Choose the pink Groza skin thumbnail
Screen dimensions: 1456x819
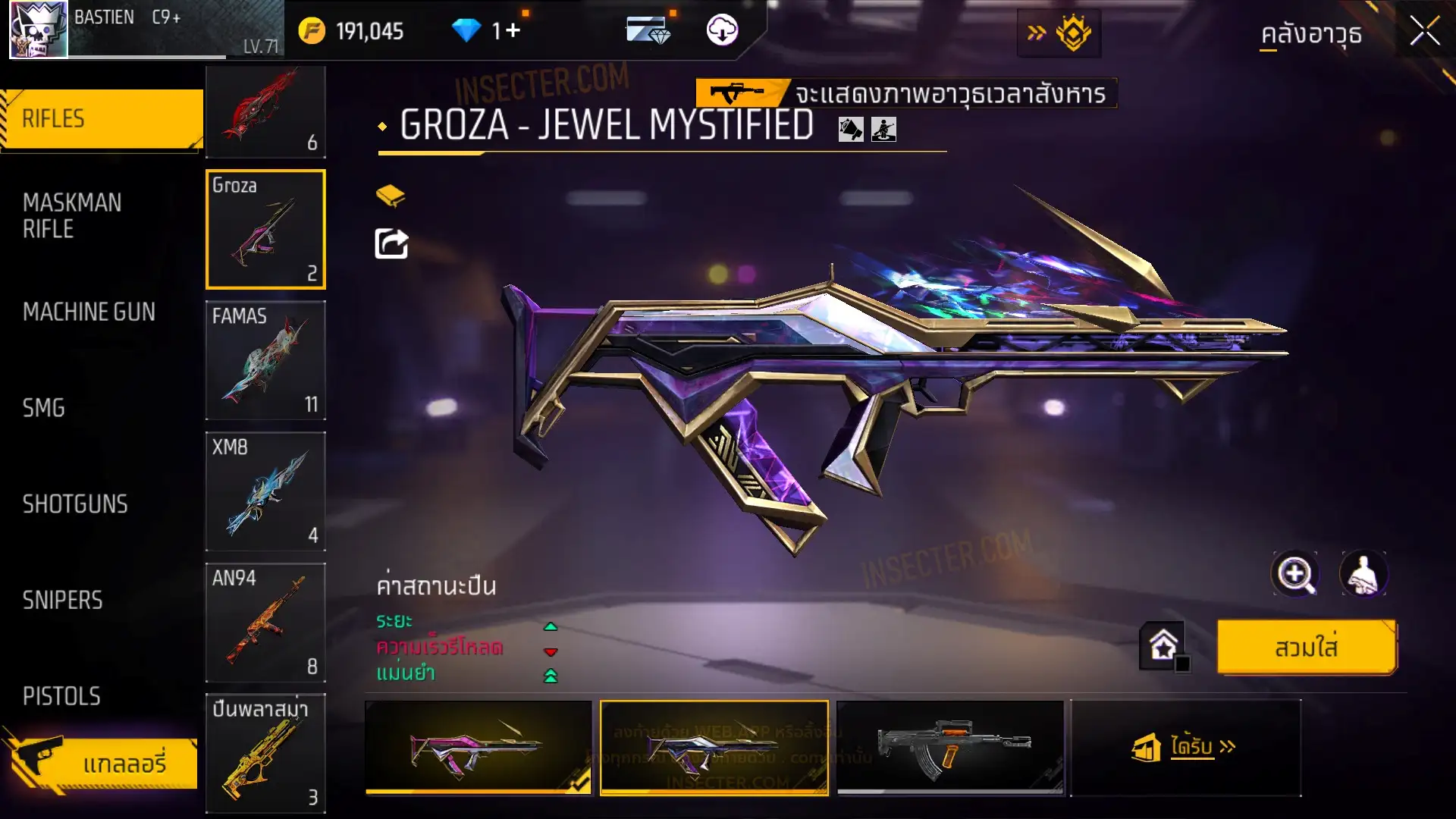point(478,748)
